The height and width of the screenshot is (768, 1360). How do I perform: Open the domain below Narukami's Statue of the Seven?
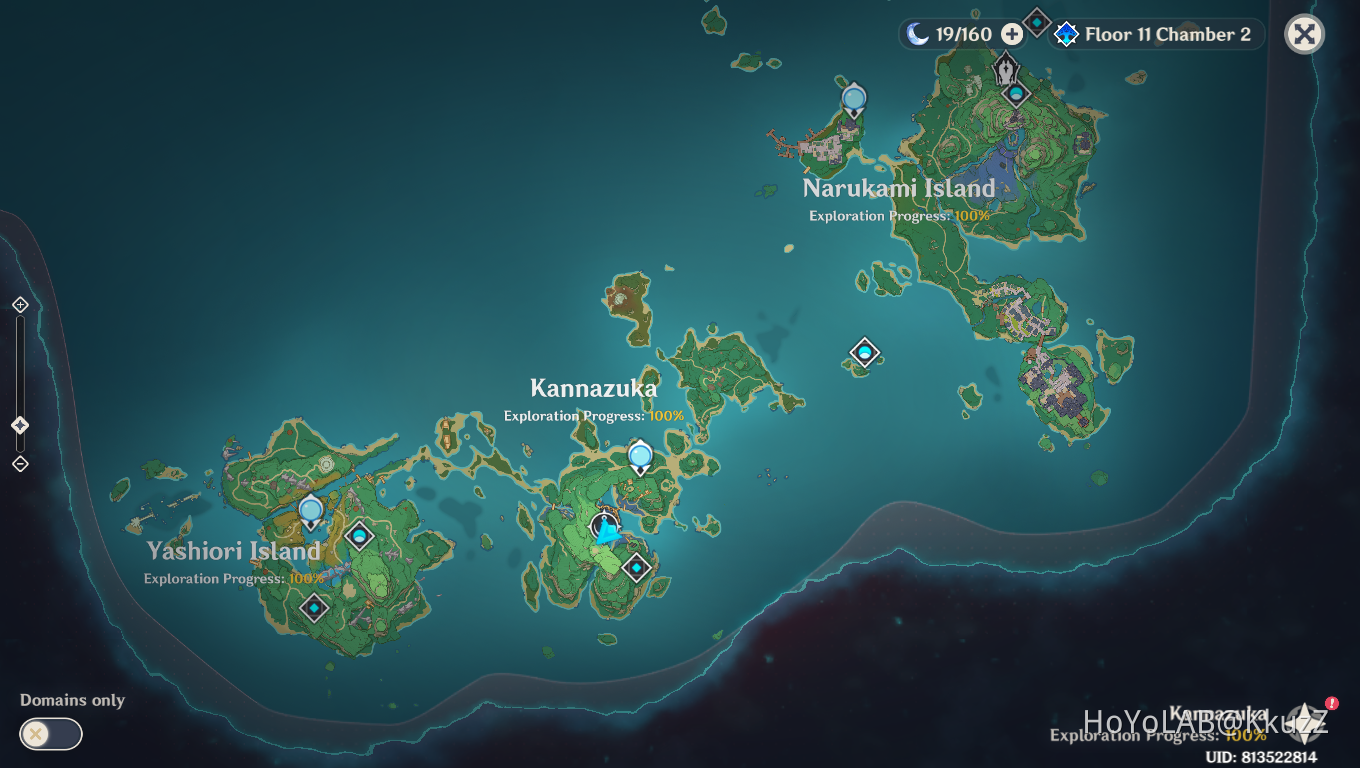tap(1016, 95)
